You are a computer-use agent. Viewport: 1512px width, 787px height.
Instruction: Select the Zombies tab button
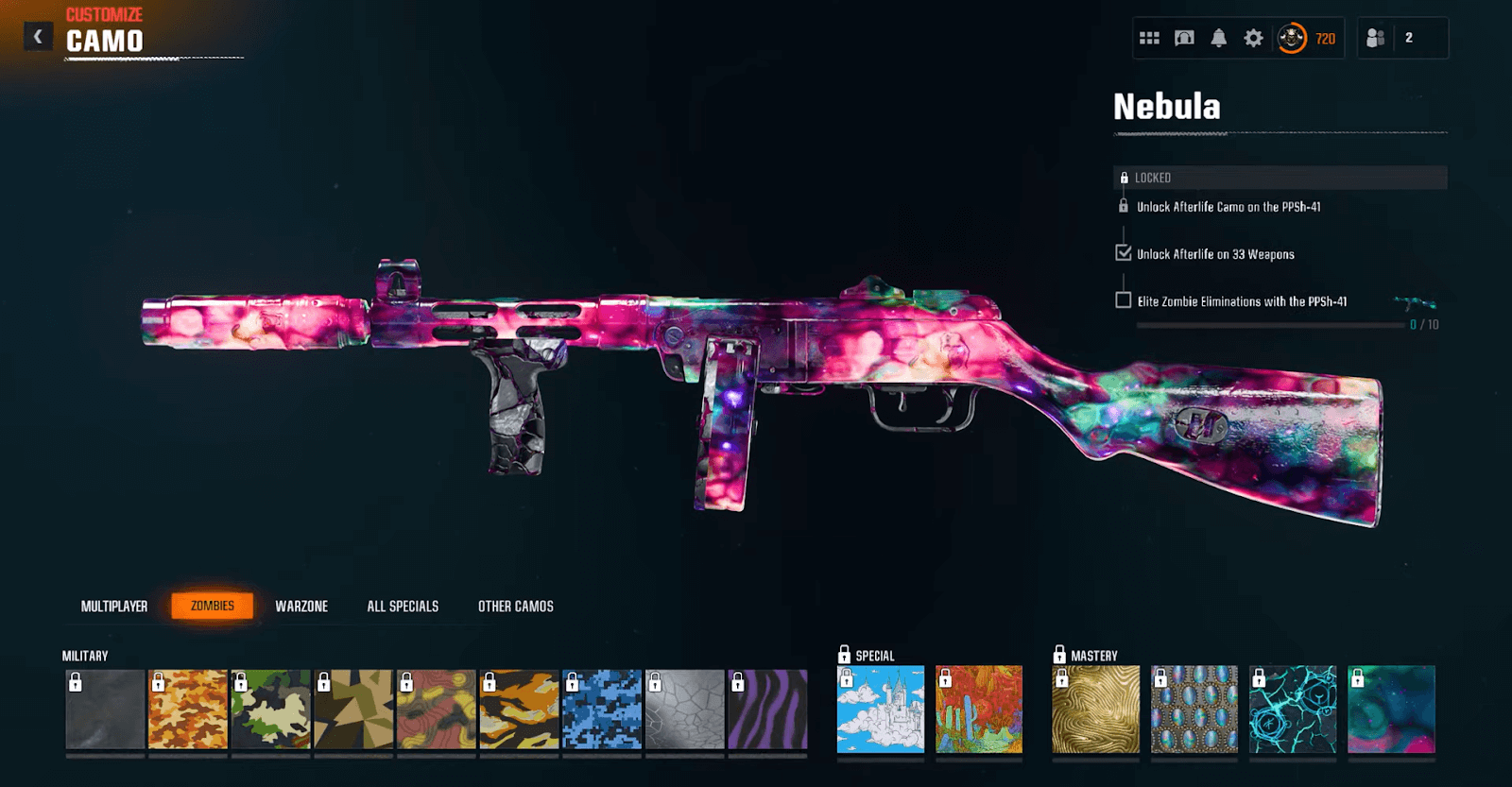tap(214, 606)
